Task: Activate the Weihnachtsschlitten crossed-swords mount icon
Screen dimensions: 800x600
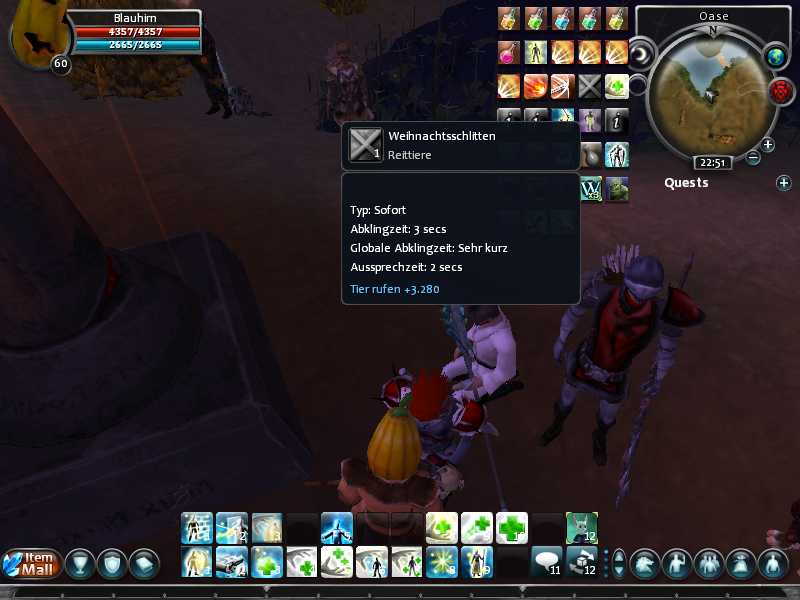Action: coord(590,86)
